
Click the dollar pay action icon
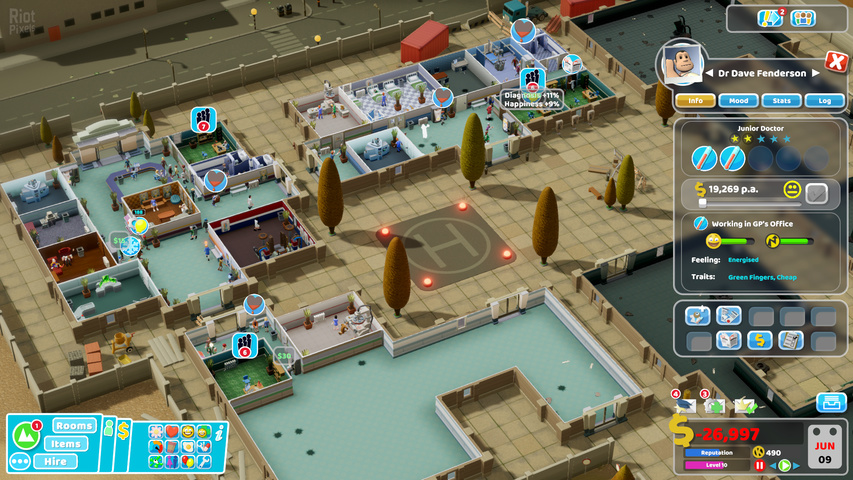tap(761, 340)
